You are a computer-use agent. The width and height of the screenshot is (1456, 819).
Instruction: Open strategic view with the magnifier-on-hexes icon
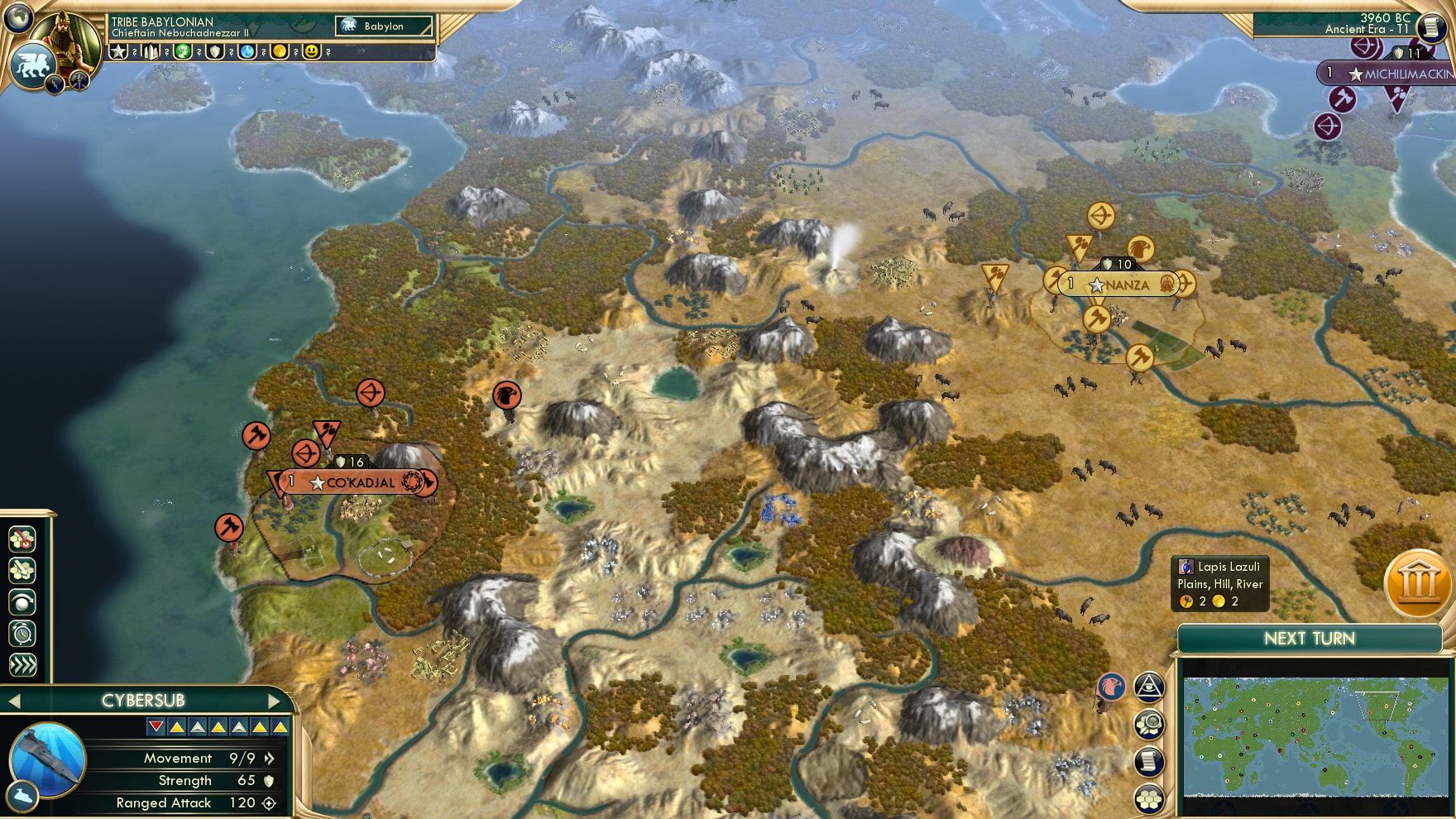(1148, 722)
